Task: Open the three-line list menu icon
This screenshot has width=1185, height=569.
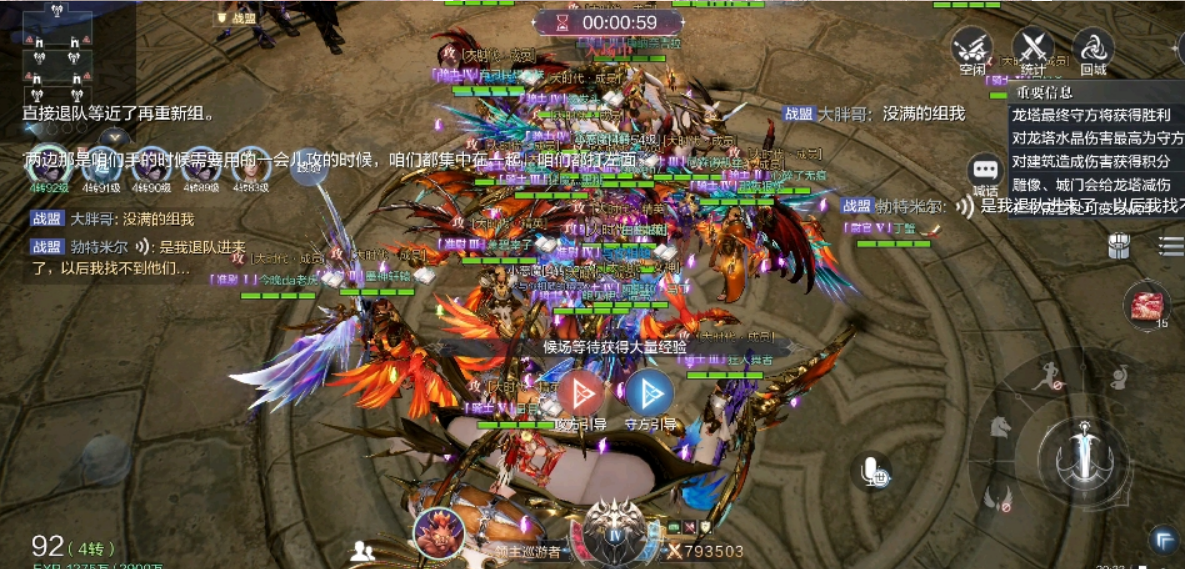Action: (x=1171, y=245)
